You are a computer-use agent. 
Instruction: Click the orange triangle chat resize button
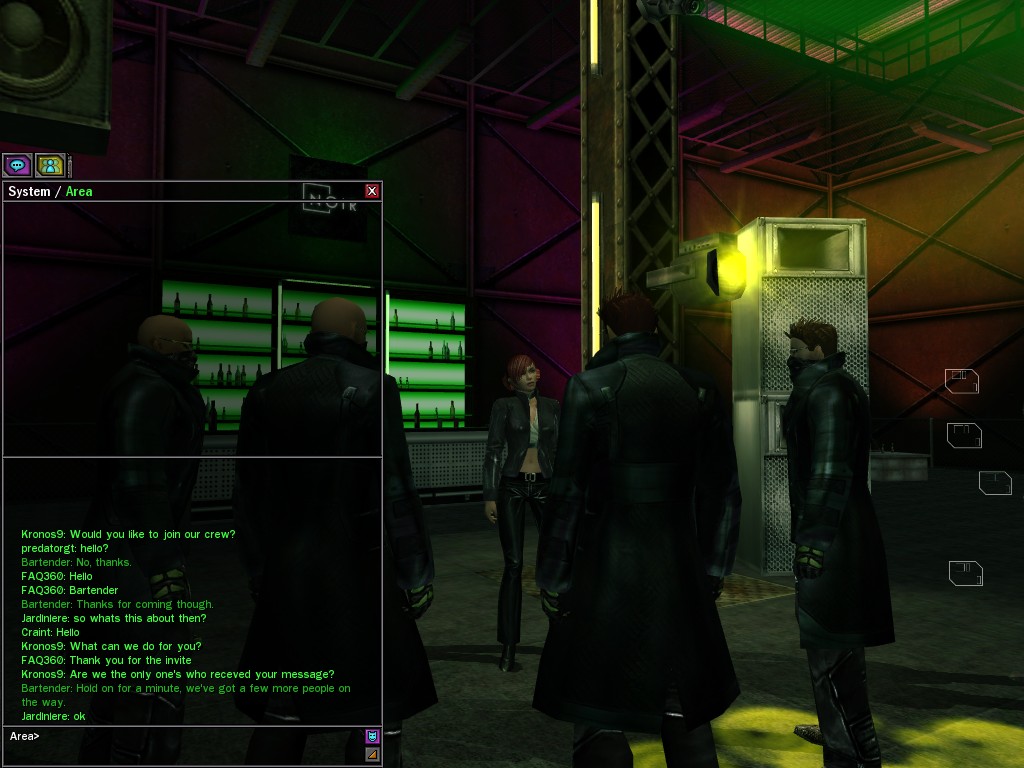coord(372,754)
